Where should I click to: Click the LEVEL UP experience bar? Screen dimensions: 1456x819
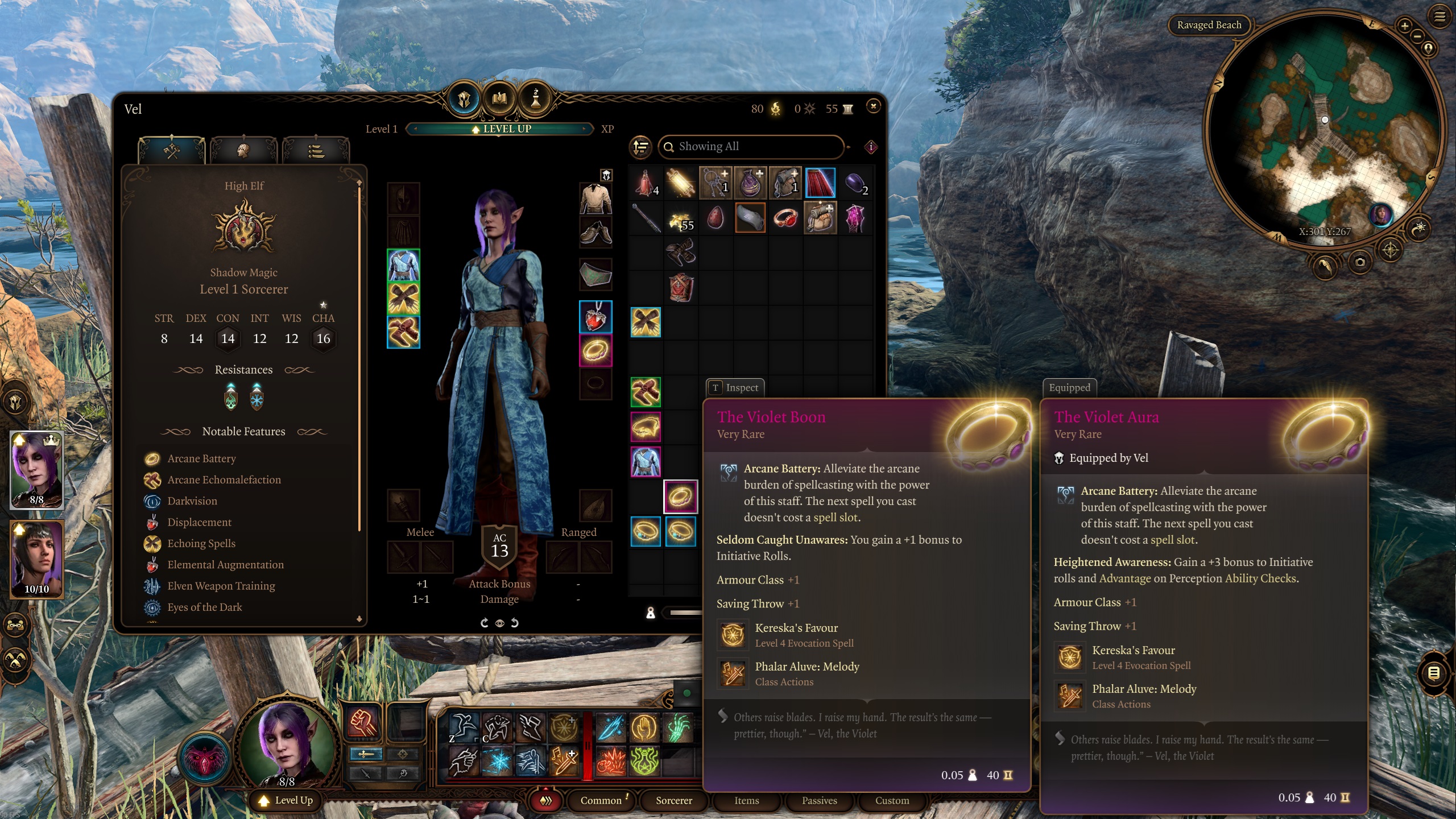(x=500, y=129)
